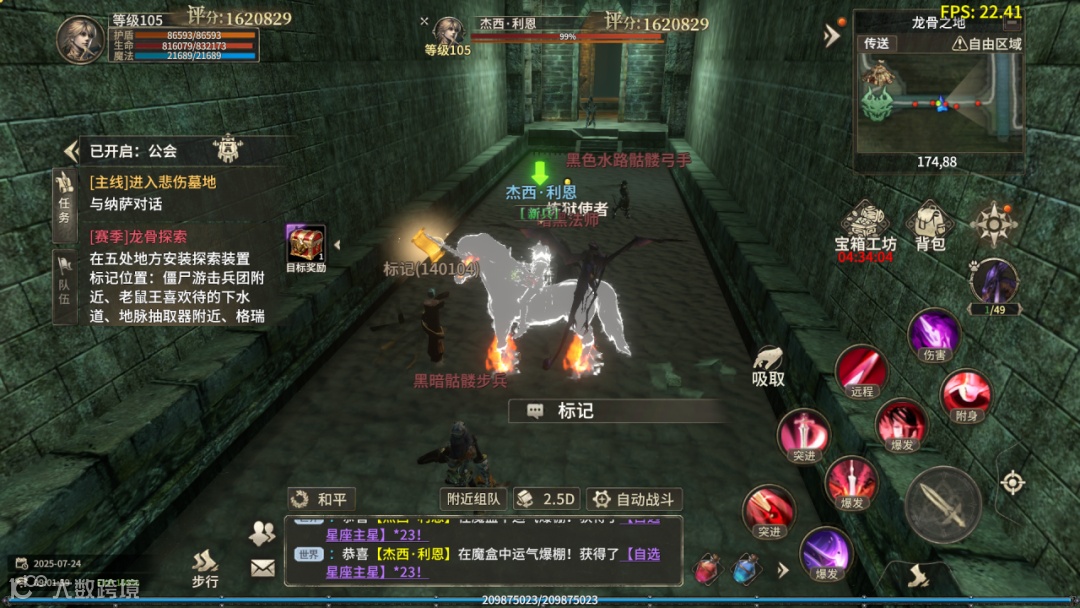This screenshot has width=1080, height=608.
Task: Activate the 附身 possession skill
Action: (965, 395)
